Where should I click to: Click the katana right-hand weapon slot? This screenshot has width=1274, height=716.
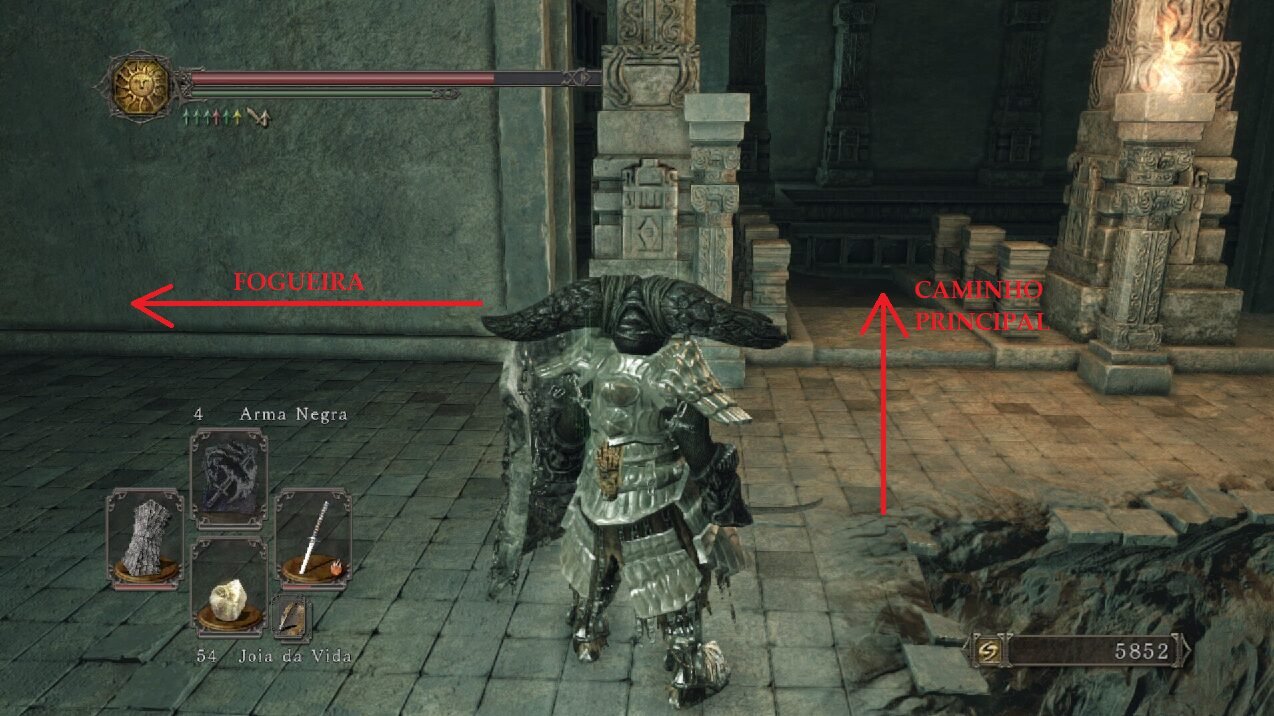[x=313, y=537]
